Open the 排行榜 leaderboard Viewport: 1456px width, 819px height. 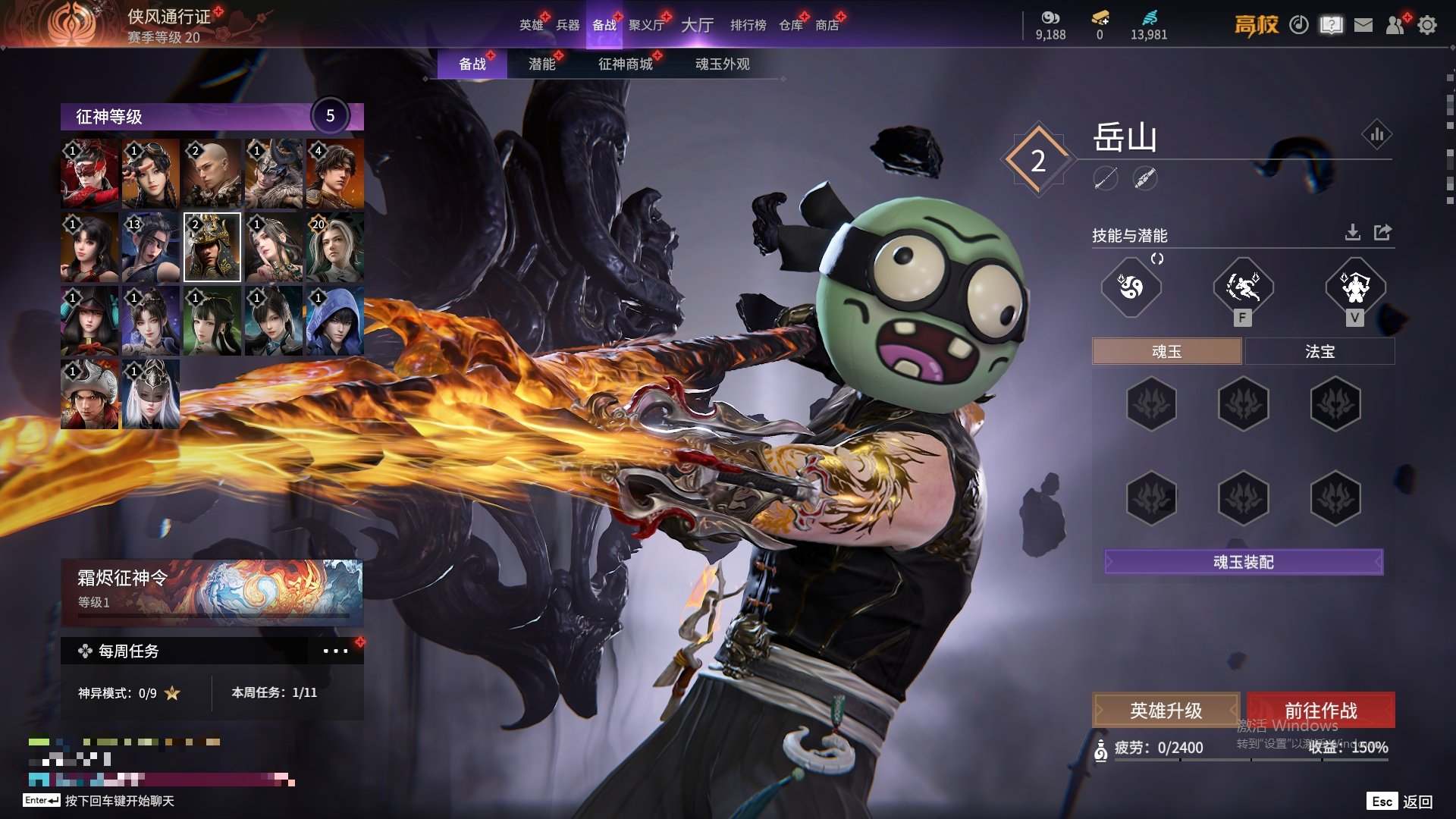[x=748, y=25]
